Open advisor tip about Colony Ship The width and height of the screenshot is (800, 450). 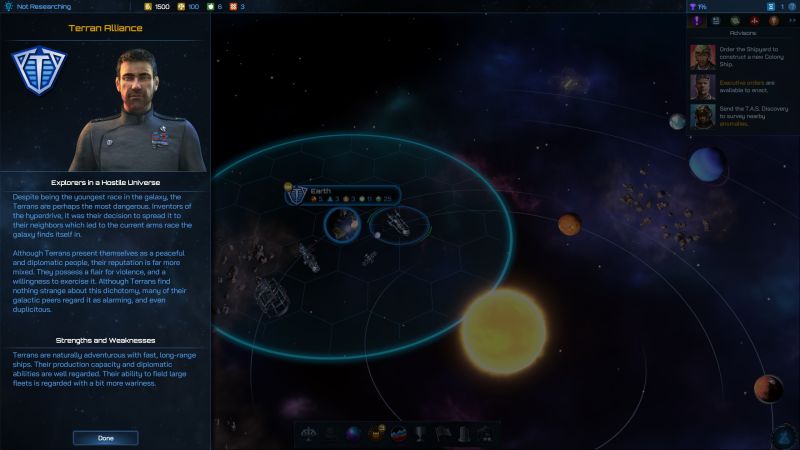click(738, 54)
